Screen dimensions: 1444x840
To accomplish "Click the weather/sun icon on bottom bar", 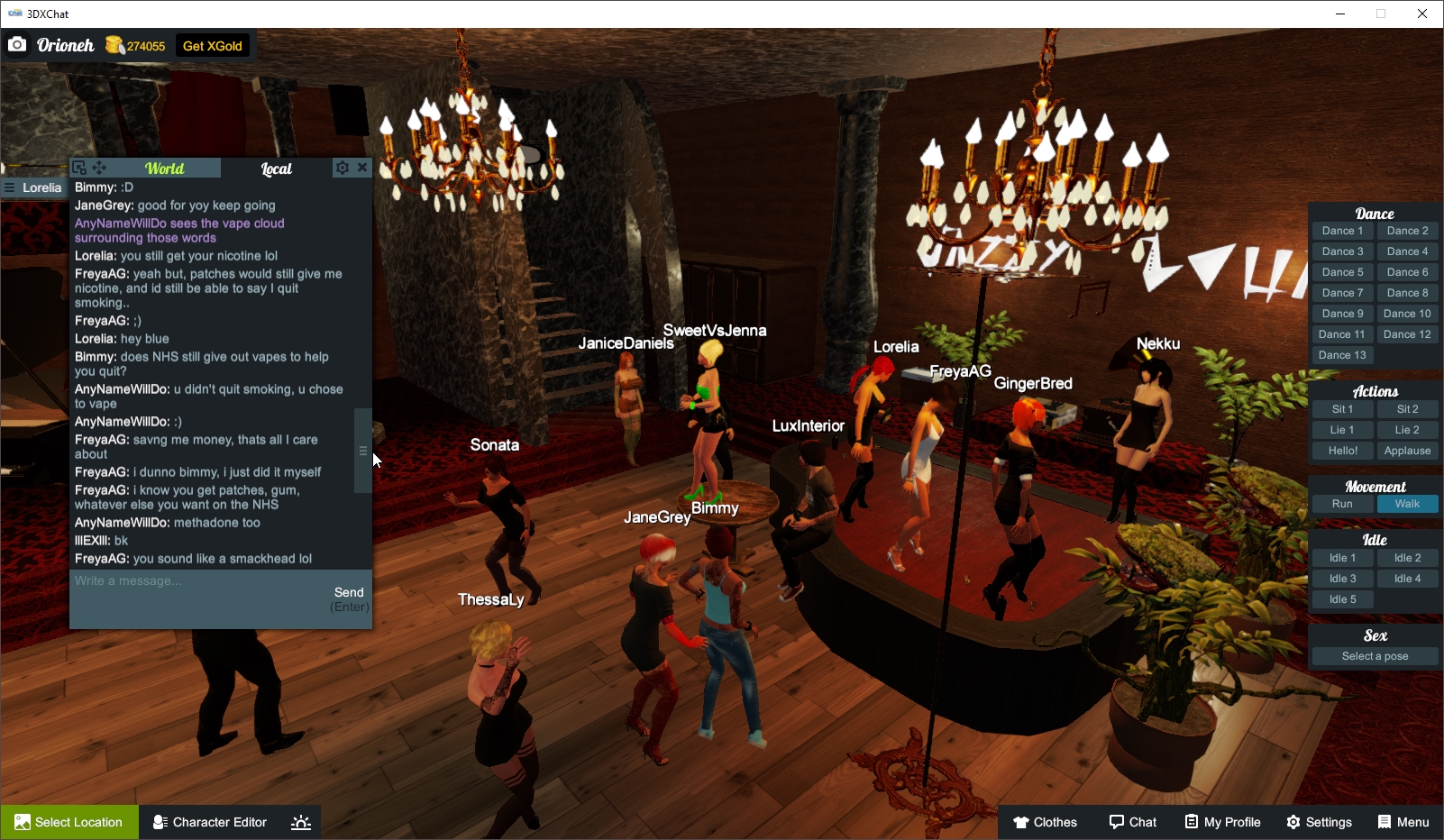I will [300, 821].
